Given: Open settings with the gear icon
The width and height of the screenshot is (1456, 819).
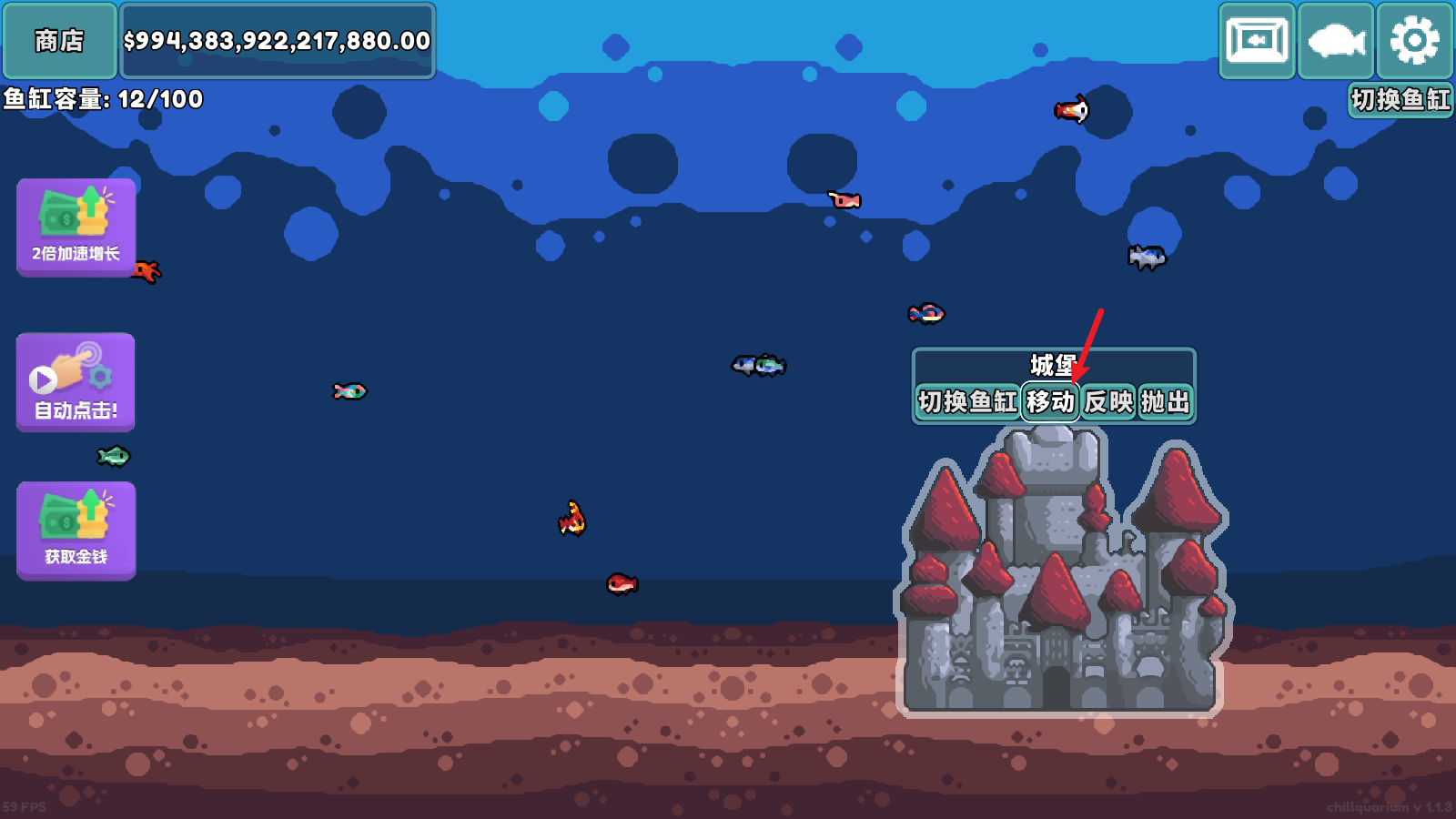Looking at the screenshot, I should 1414,41.
